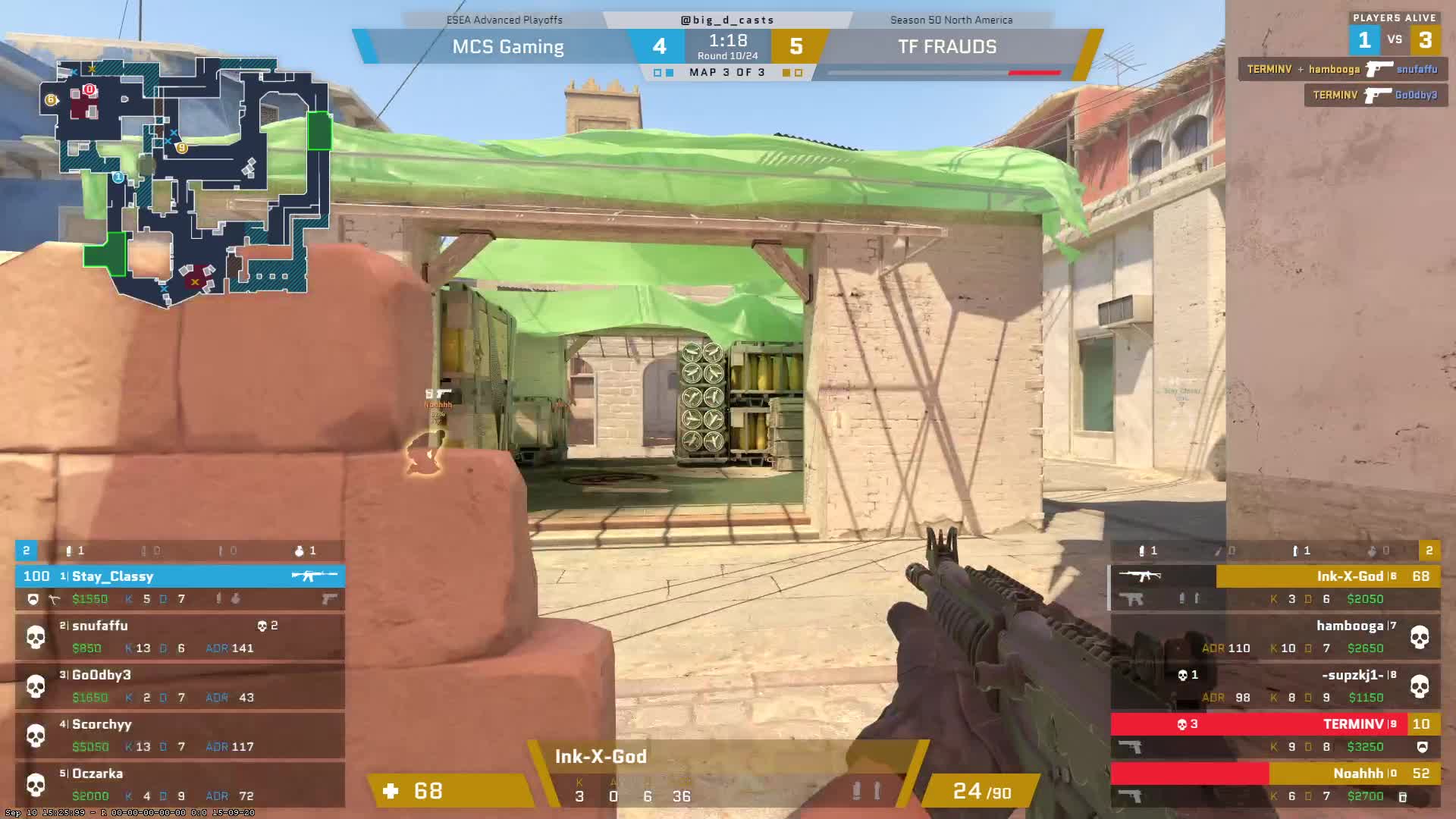Toggle visibility of the dead player snufaffu row
Image resolution: width=1456 pixels, height=819 pixels.
pyautogui.click(x=178, y=637)
